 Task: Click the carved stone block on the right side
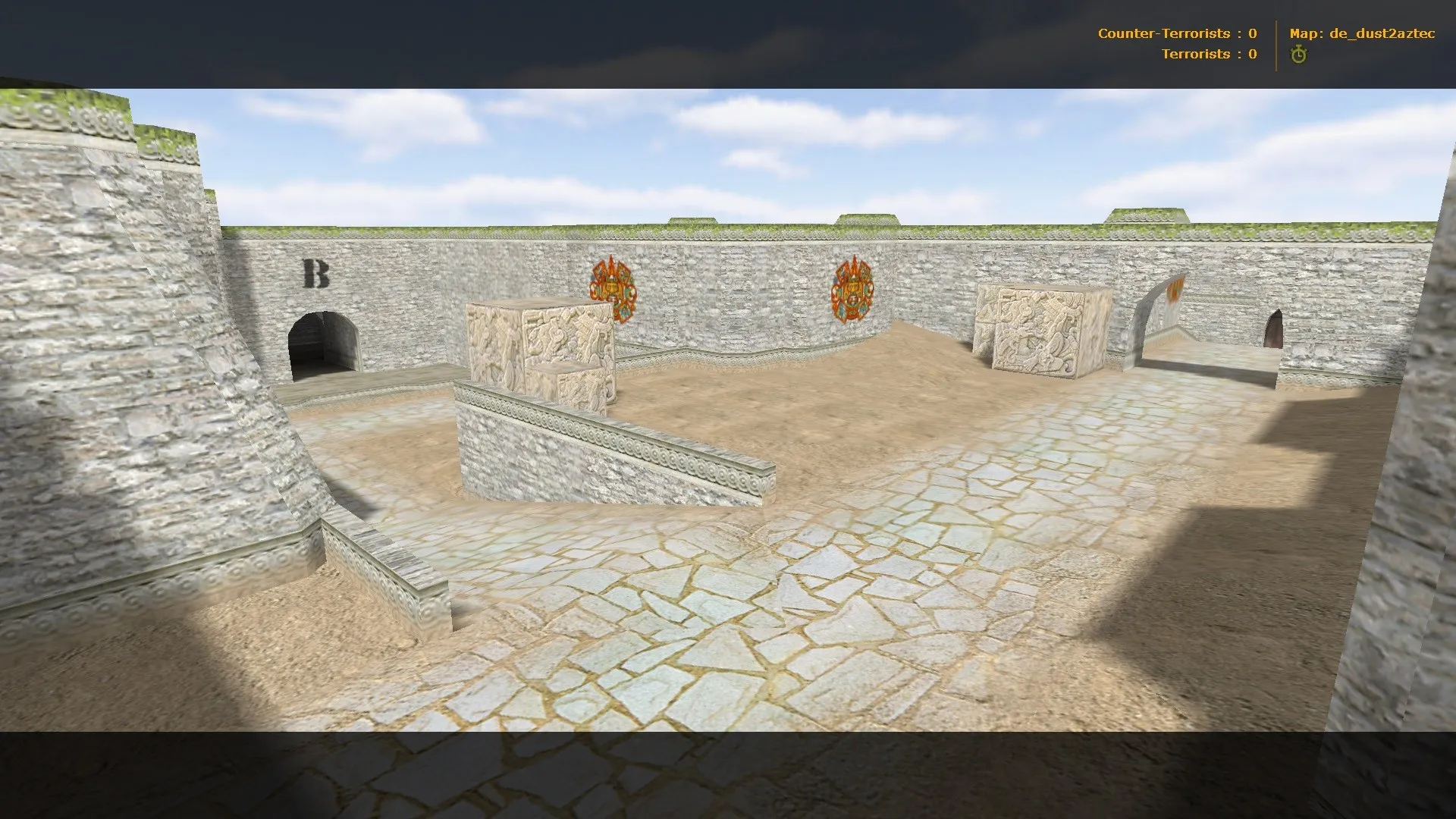pos(1039,334)
